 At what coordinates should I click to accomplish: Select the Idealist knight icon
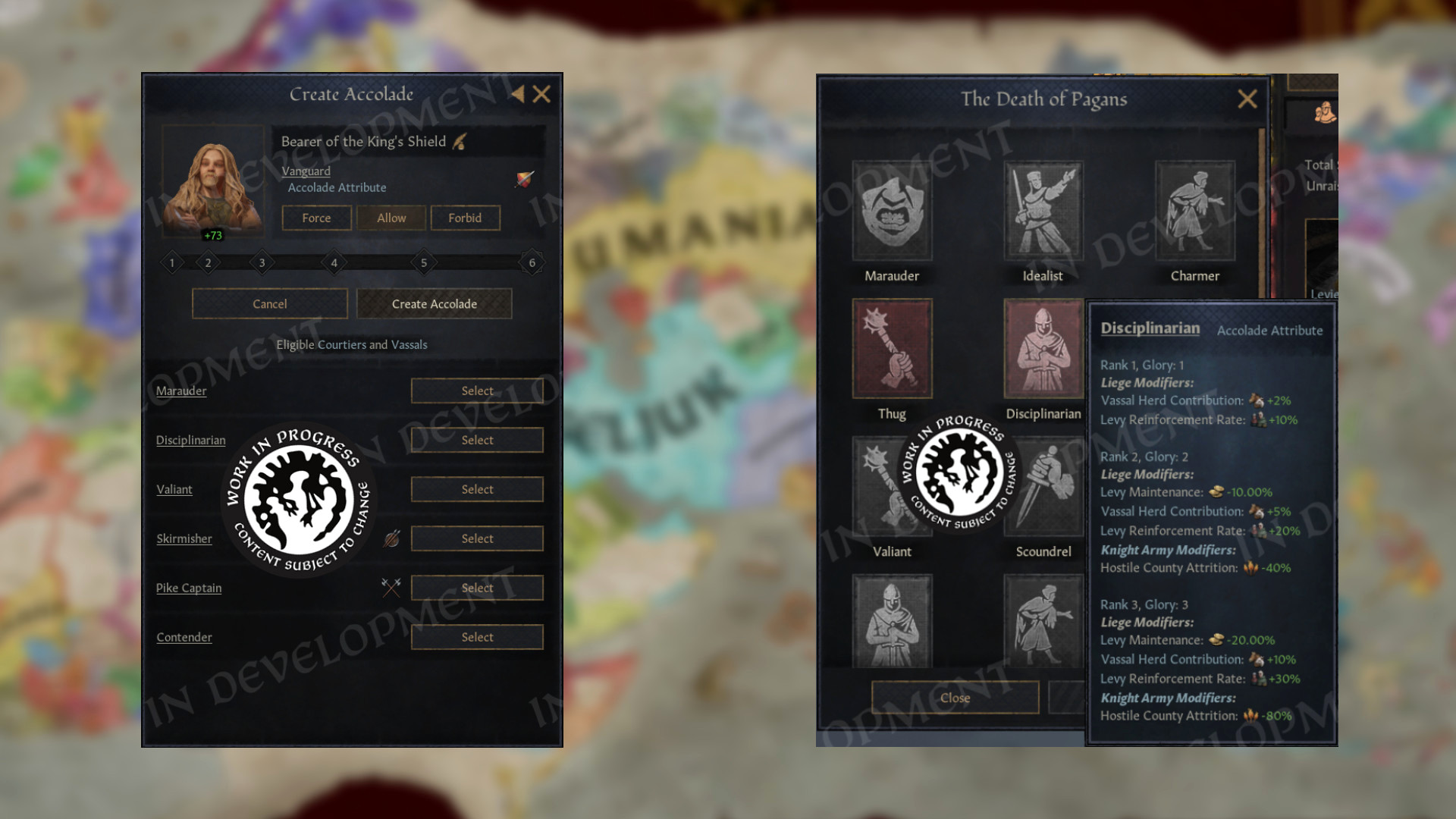(x=1043, y=211)
